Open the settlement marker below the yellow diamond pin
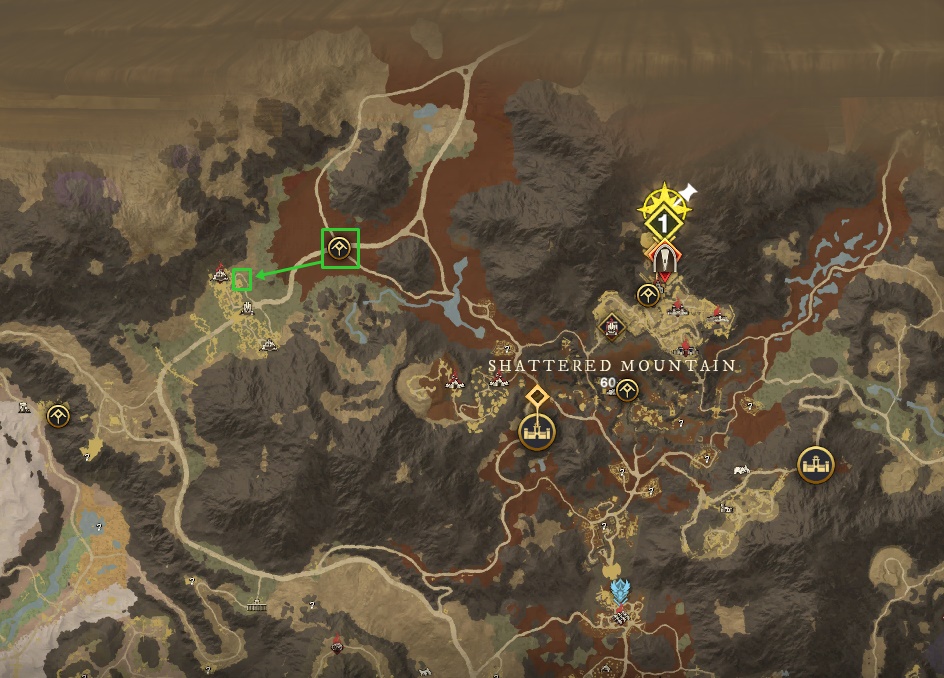 coord(537,432)
